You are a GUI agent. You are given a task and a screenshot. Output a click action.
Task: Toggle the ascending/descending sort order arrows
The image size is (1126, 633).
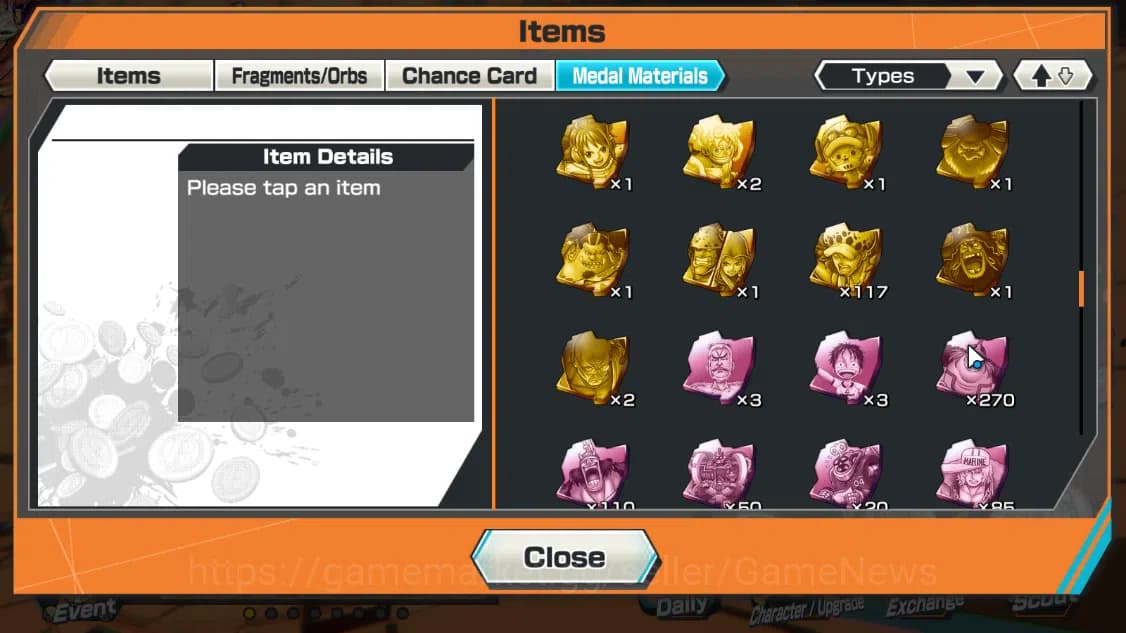point(1052,76)
